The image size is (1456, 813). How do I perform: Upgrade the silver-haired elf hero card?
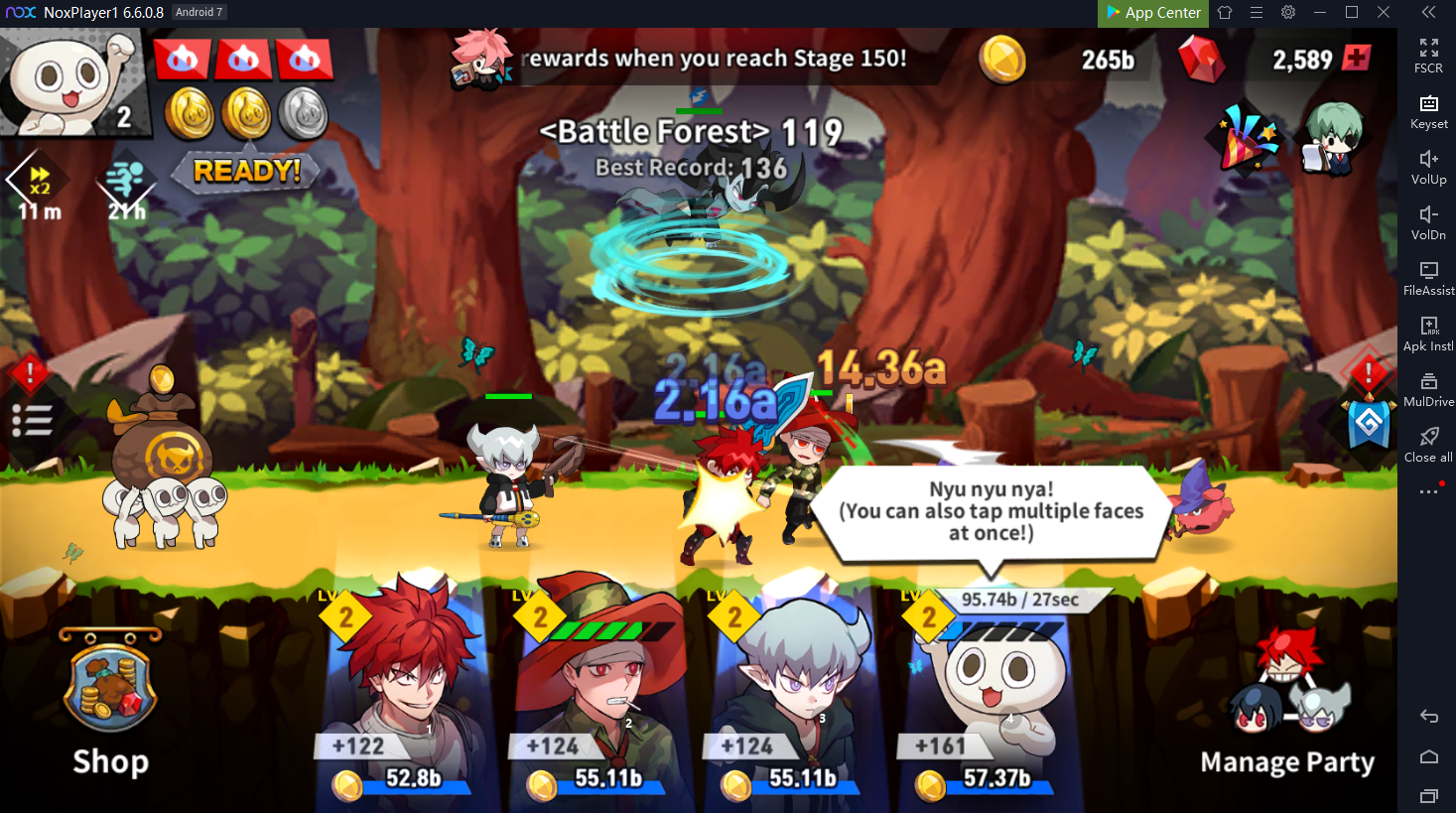point(791,779)
